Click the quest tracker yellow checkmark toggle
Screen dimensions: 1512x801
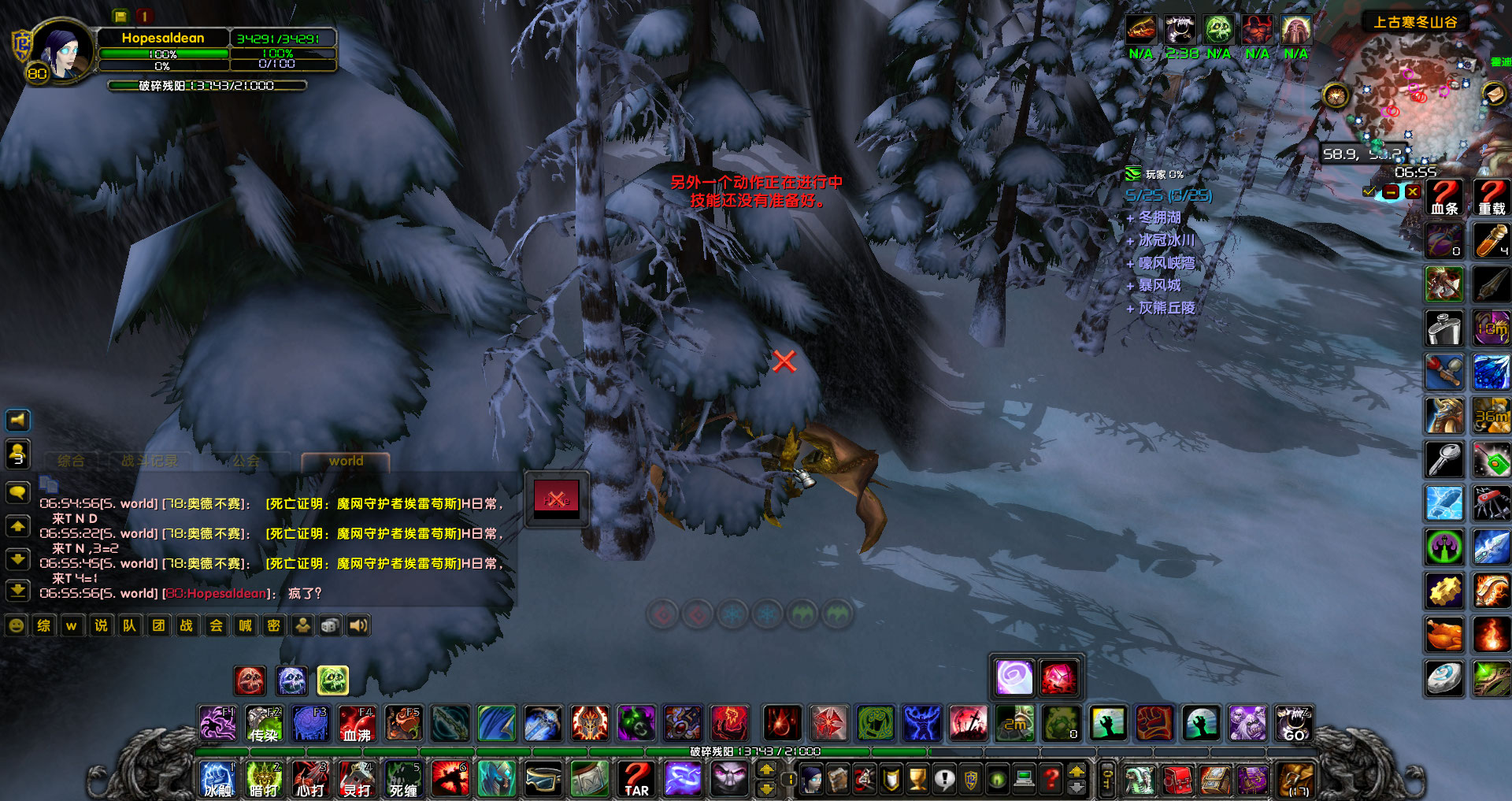point(1368,191)
